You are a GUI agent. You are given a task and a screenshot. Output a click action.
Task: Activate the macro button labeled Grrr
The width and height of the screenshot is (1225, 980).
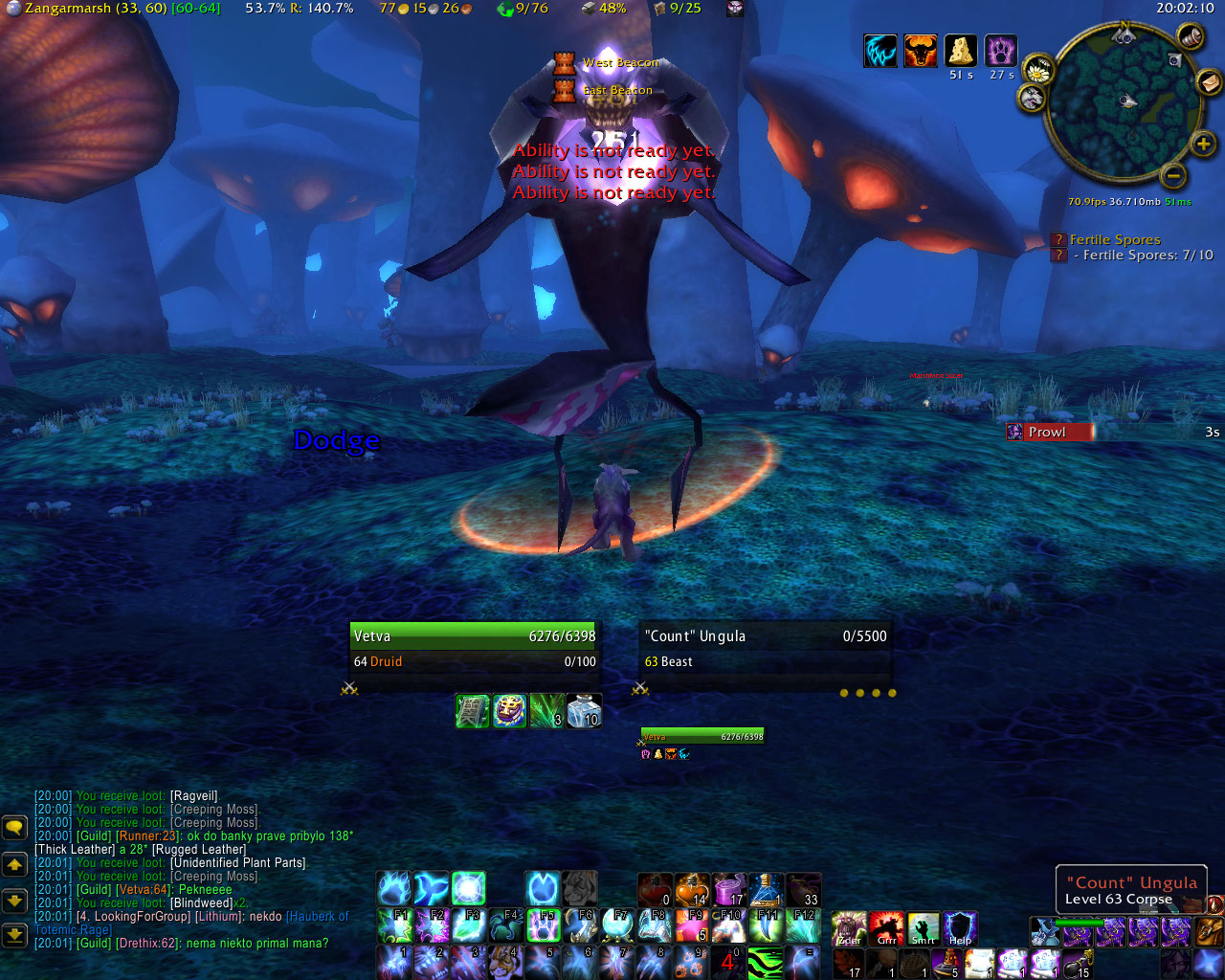886,928
